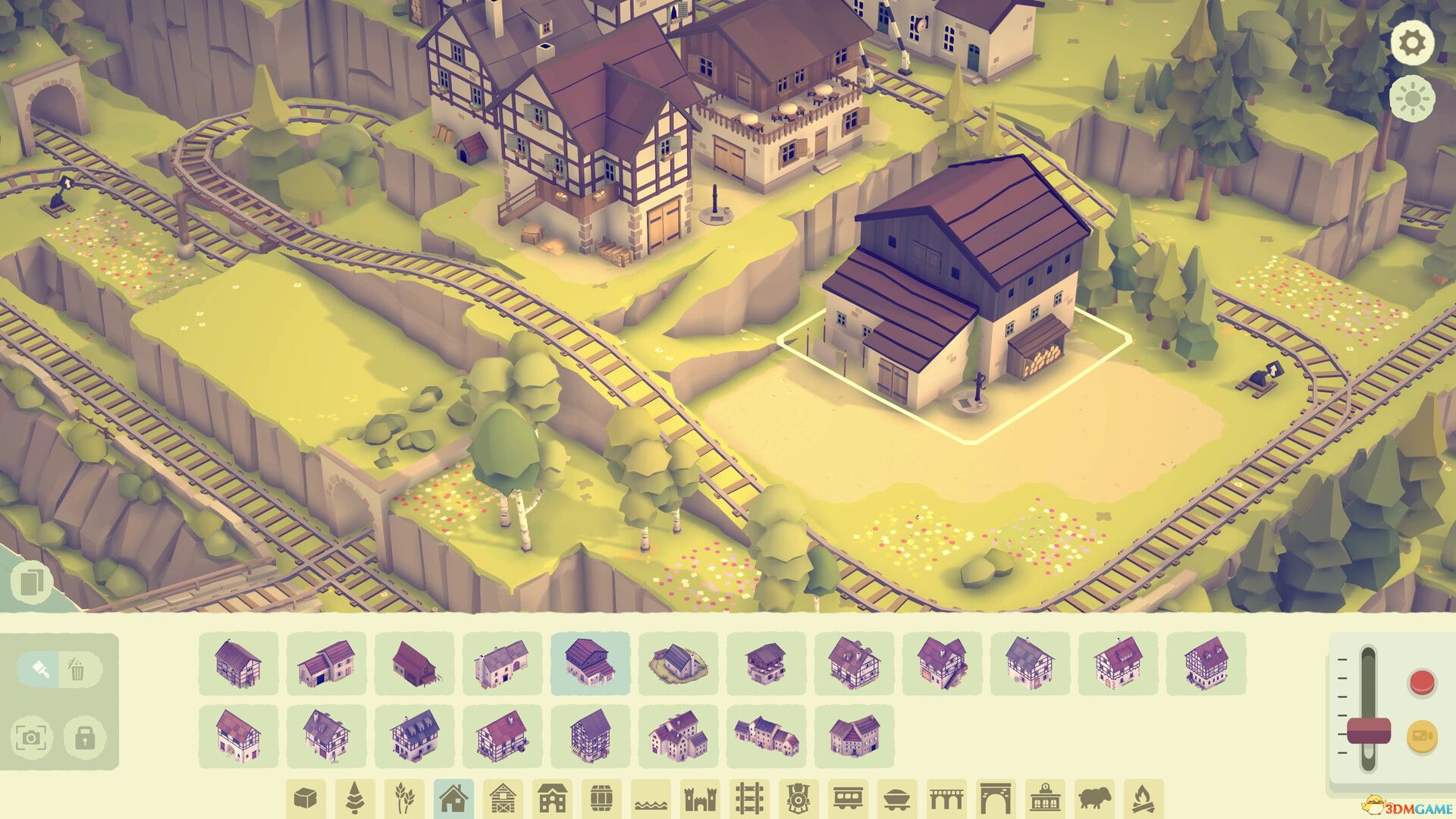This screenshot has height=819, width=1456.
Task: Open the locomotive category
Action: click(799, 797)
